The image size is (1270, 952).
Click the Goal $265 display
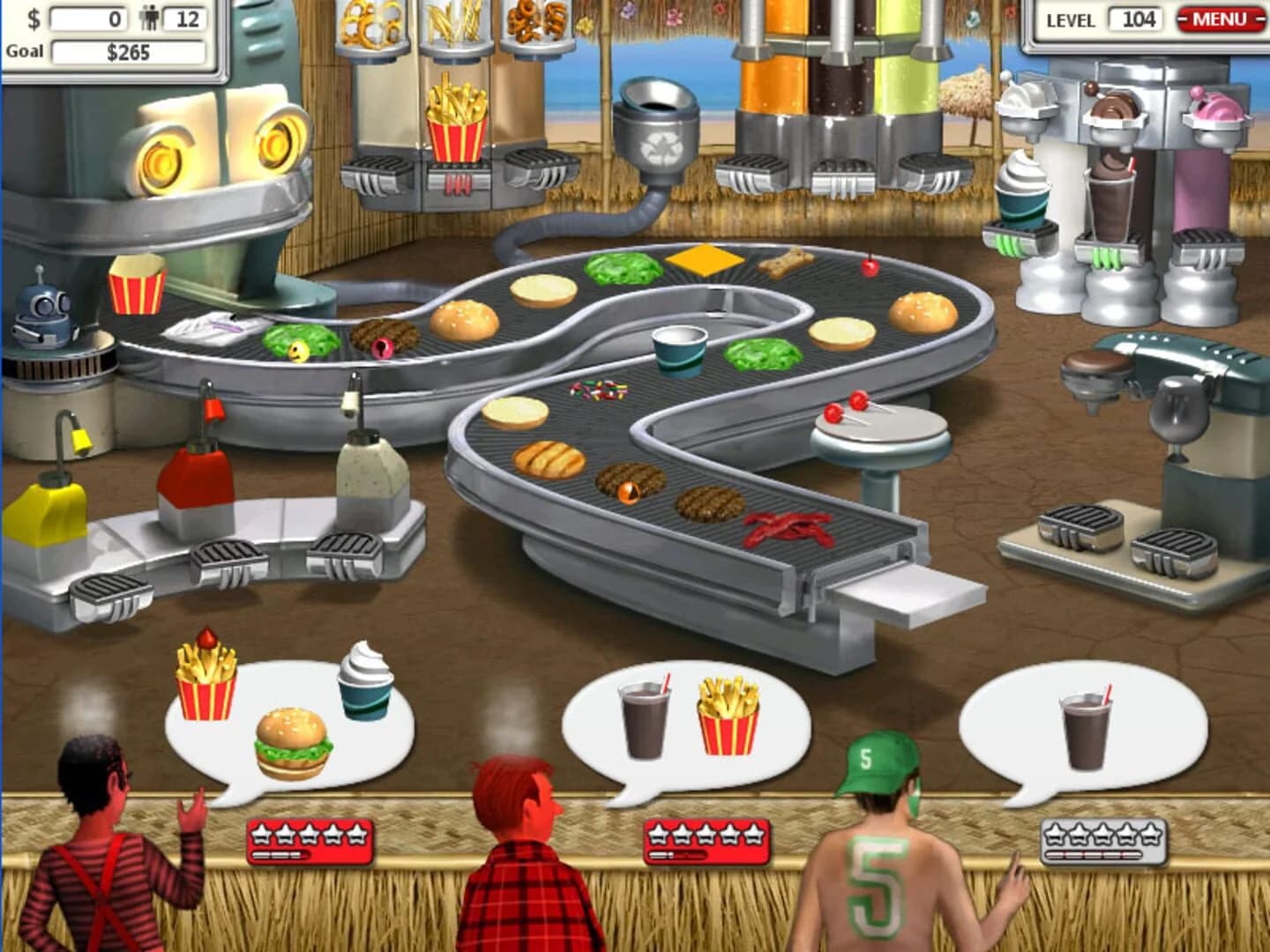pyautogui.click(x=128, y=51)
